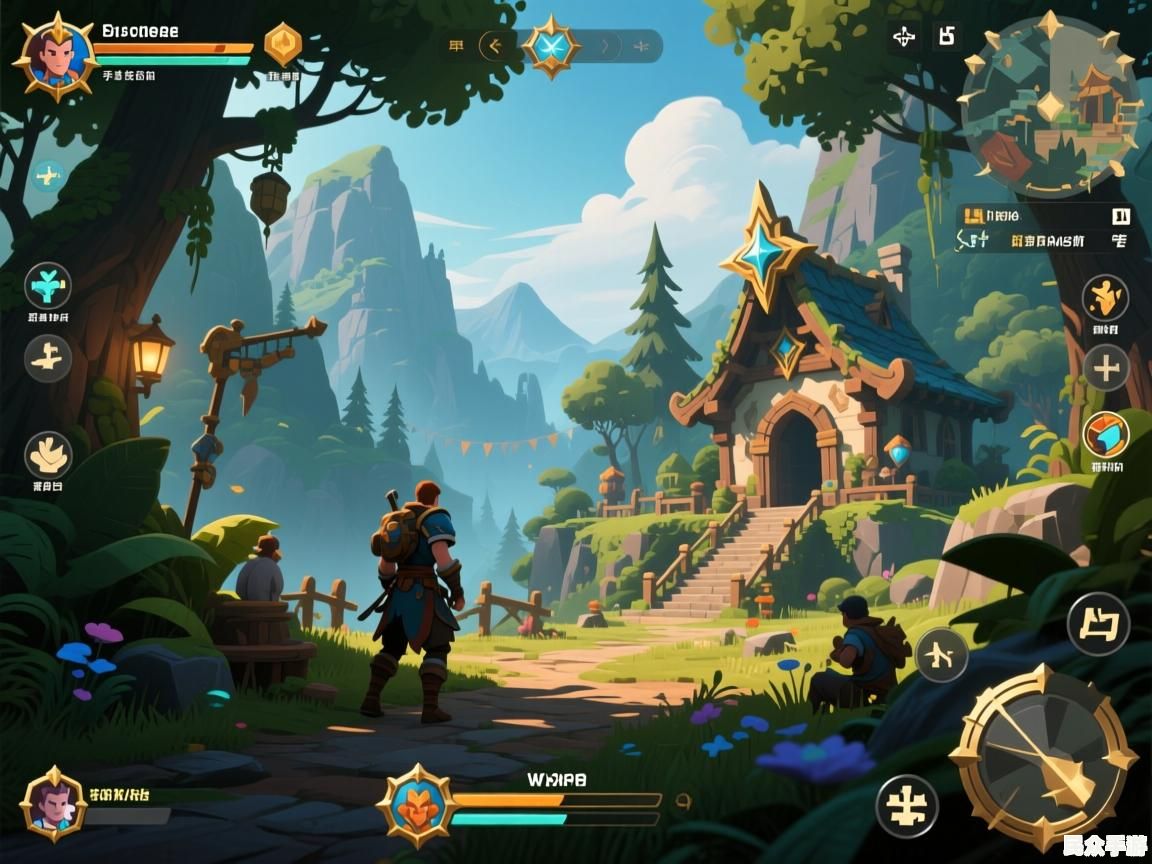The height and width of the screenshot is (864, 1152).
Task: Select the blue crossed-swords emblem at top center
Action: coord(551,46)
